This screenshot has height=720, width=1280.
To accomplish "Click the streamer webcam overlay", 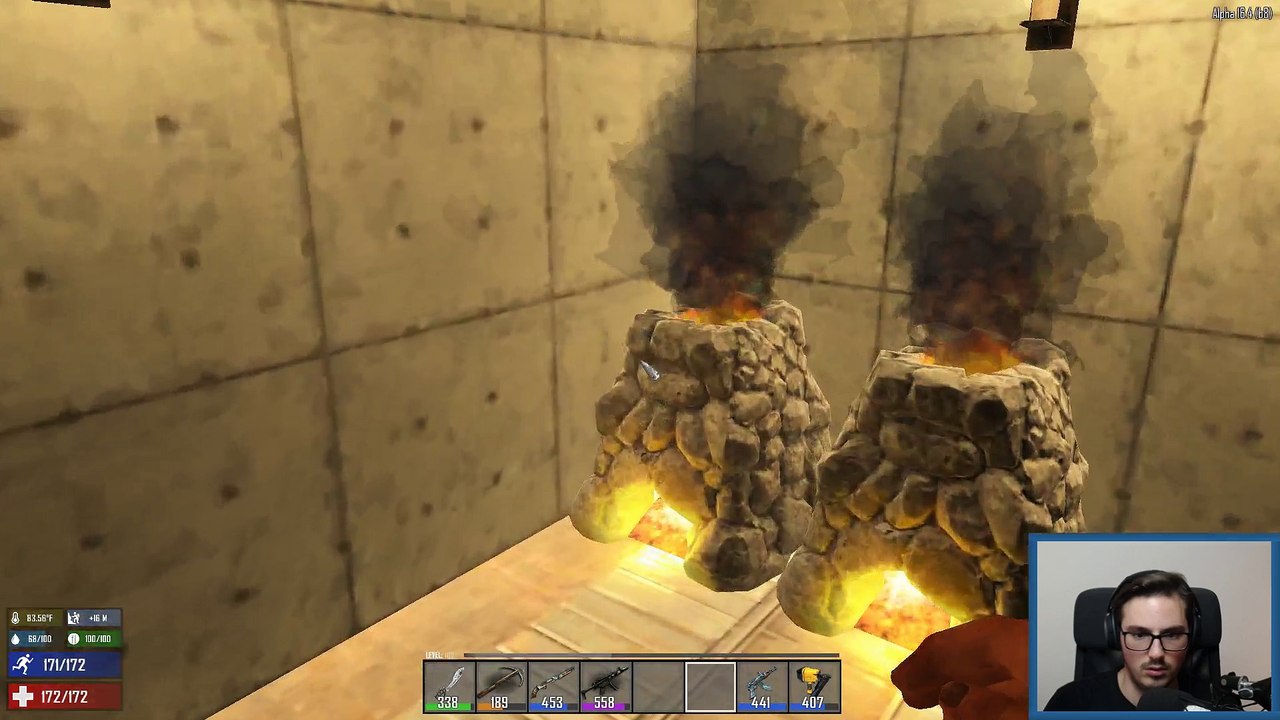I will tap(1153, 626).
